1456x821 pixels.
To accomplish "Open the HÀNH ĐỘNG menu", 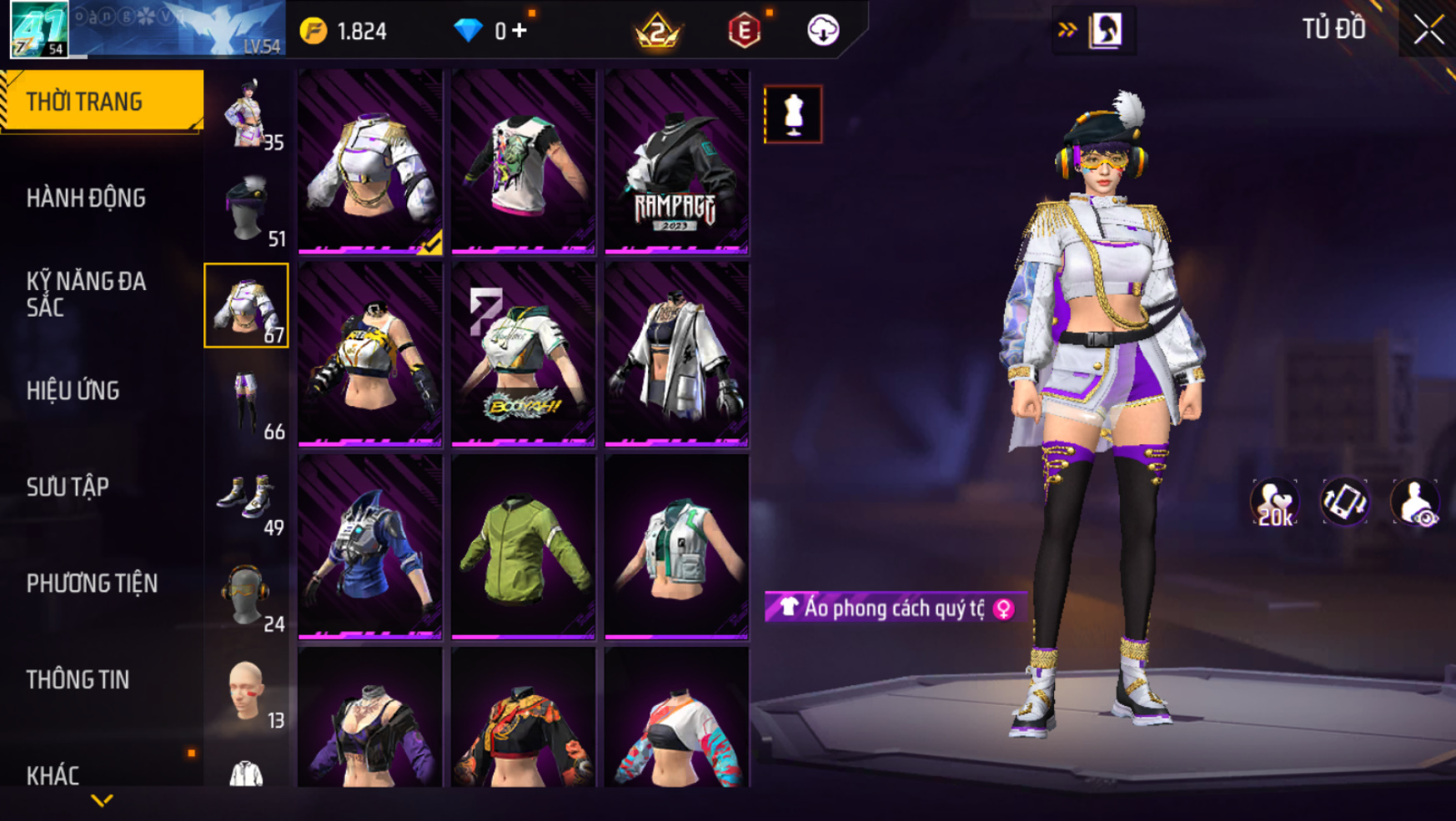I will (86, 198).
